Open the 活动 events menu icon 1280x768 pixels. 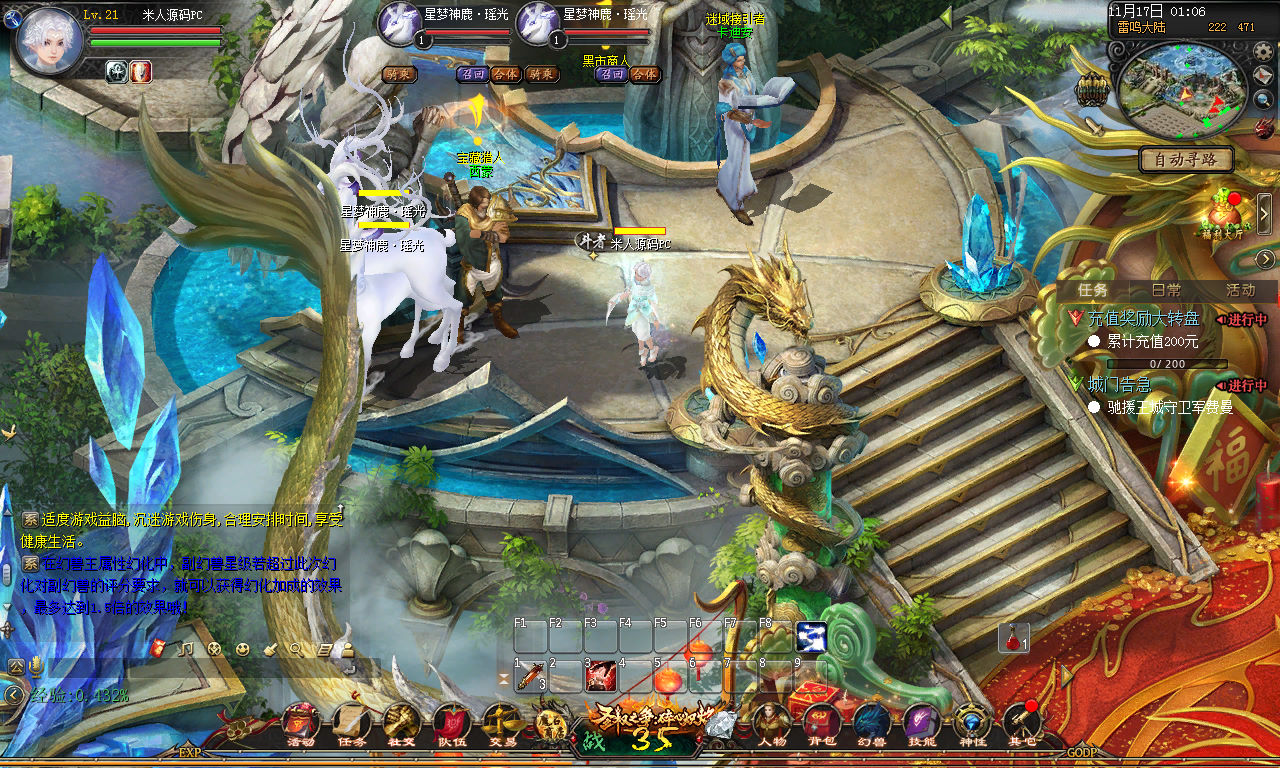[x=301, y=722]
